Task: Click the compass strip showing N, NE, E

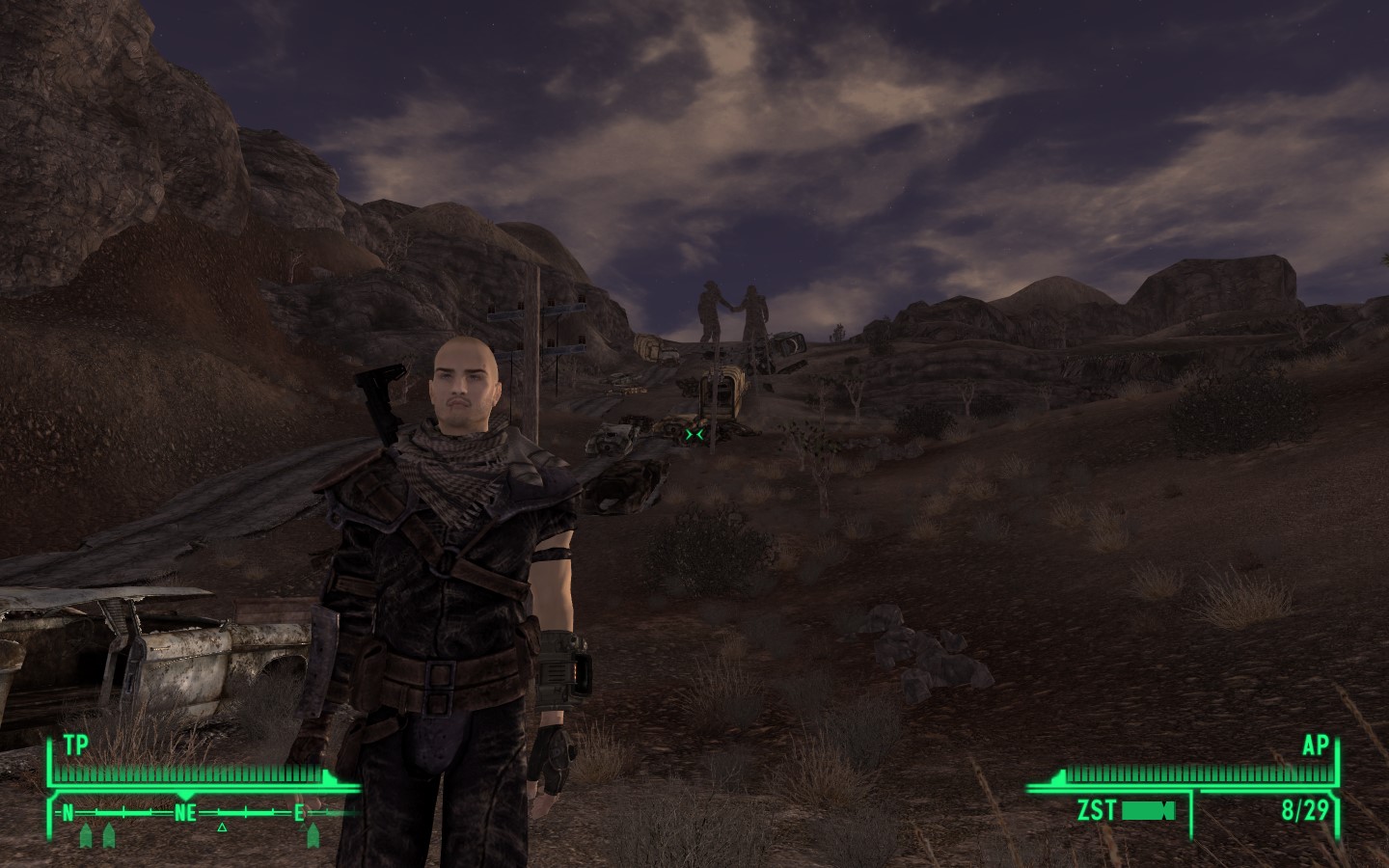Action: pyautogui.click(x=185, y=813)
